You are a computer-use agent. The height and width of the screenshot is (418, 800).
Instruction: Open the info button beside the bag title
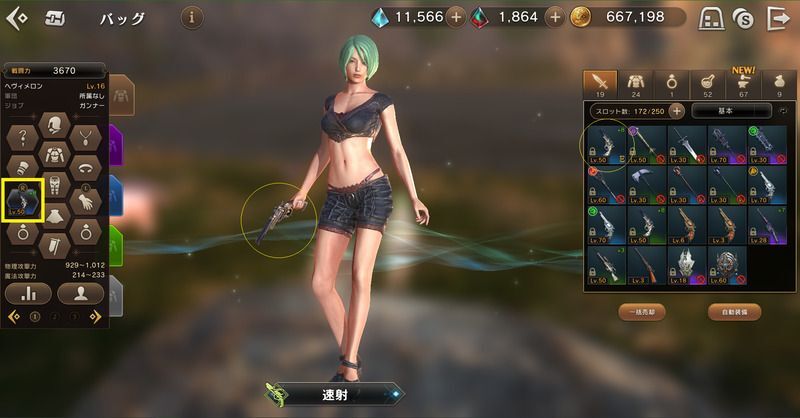[x=192, y=17]
